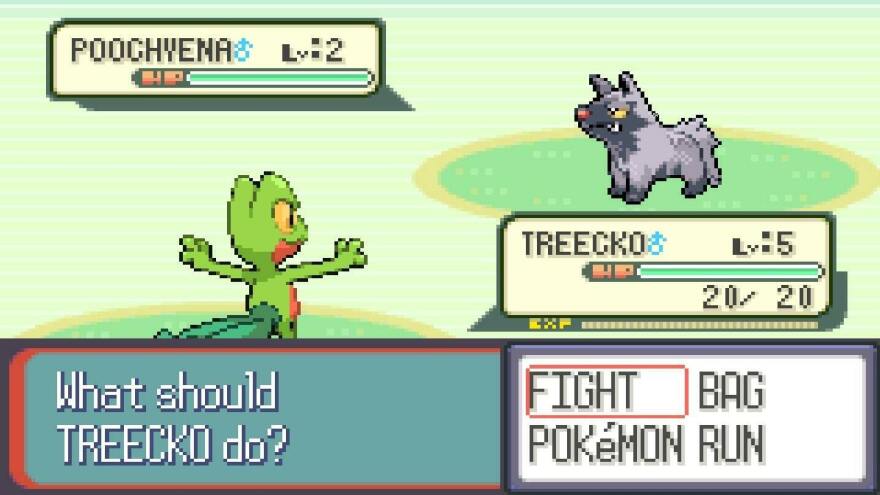Open the BAG option

click(x=731, y=392)
